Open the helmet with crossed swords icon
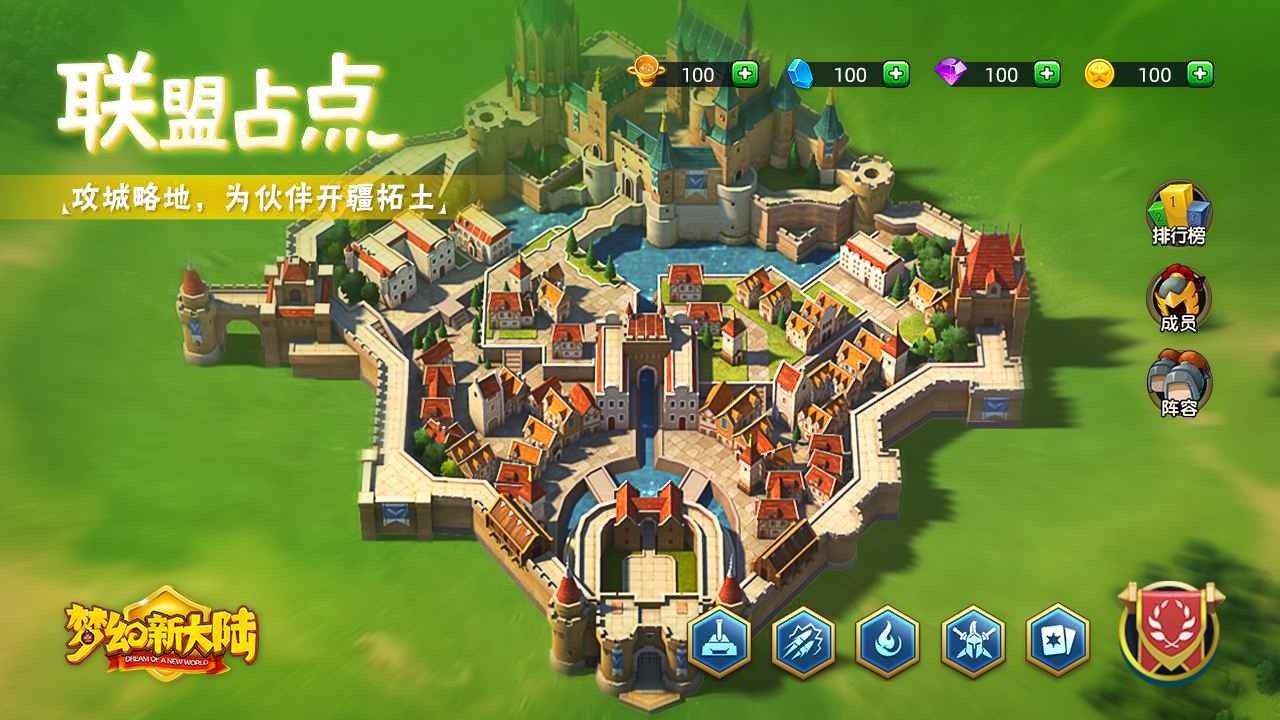This screenshot has height=720, width=1280. coord(973,641)
